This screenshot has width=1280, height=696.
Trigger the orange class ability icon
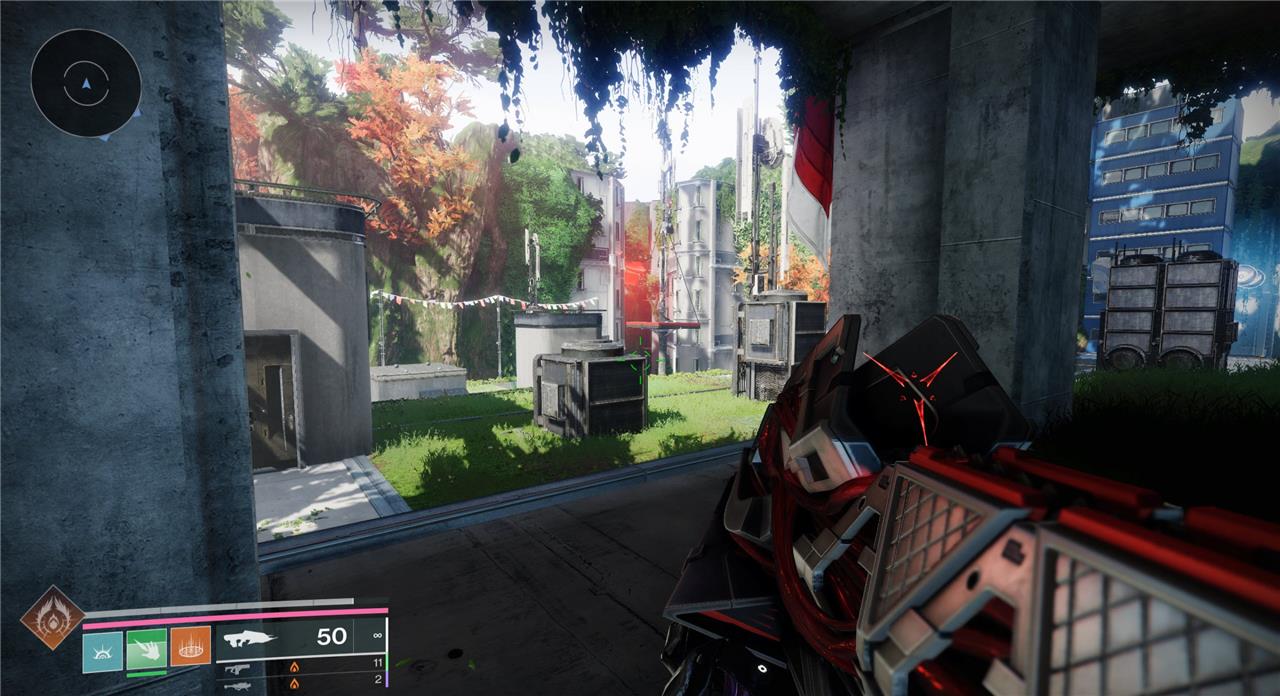(x=190, y=646)
